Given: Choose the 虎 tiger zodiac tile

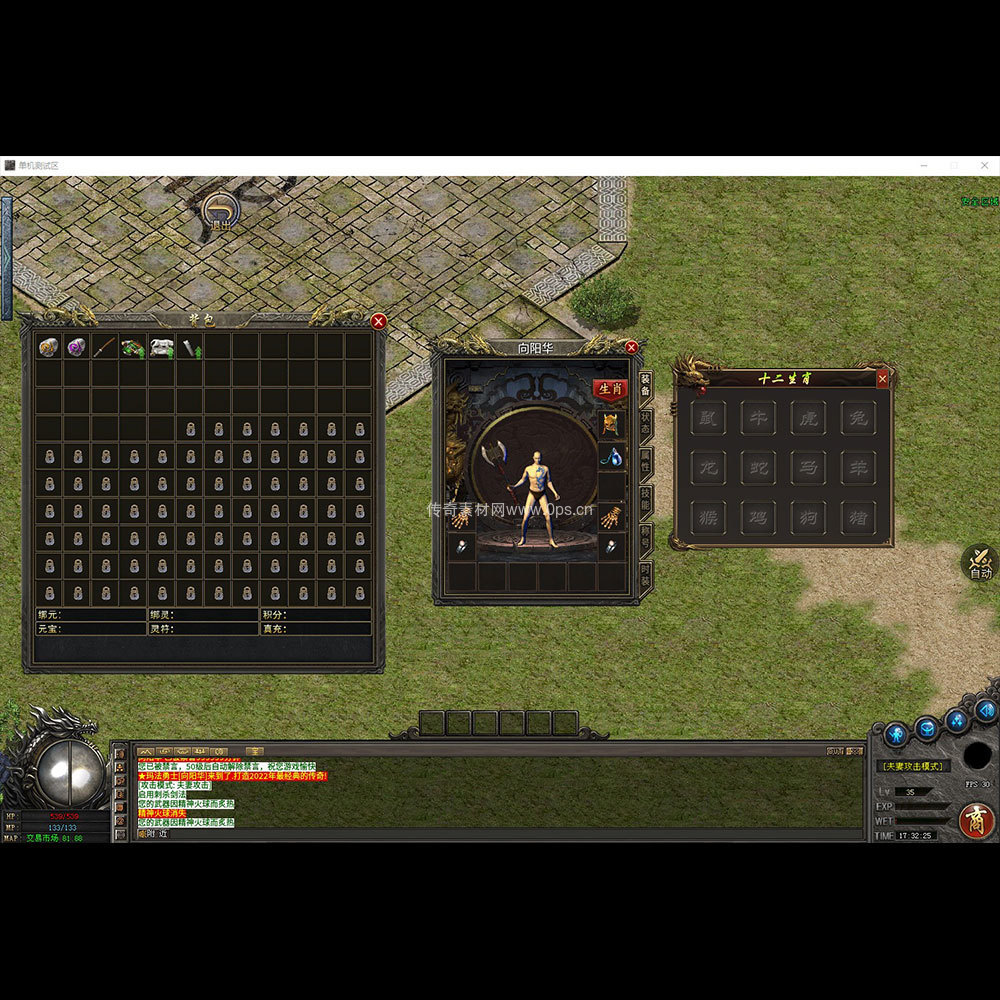Looking at the screenshot, I should coord(808,417).
